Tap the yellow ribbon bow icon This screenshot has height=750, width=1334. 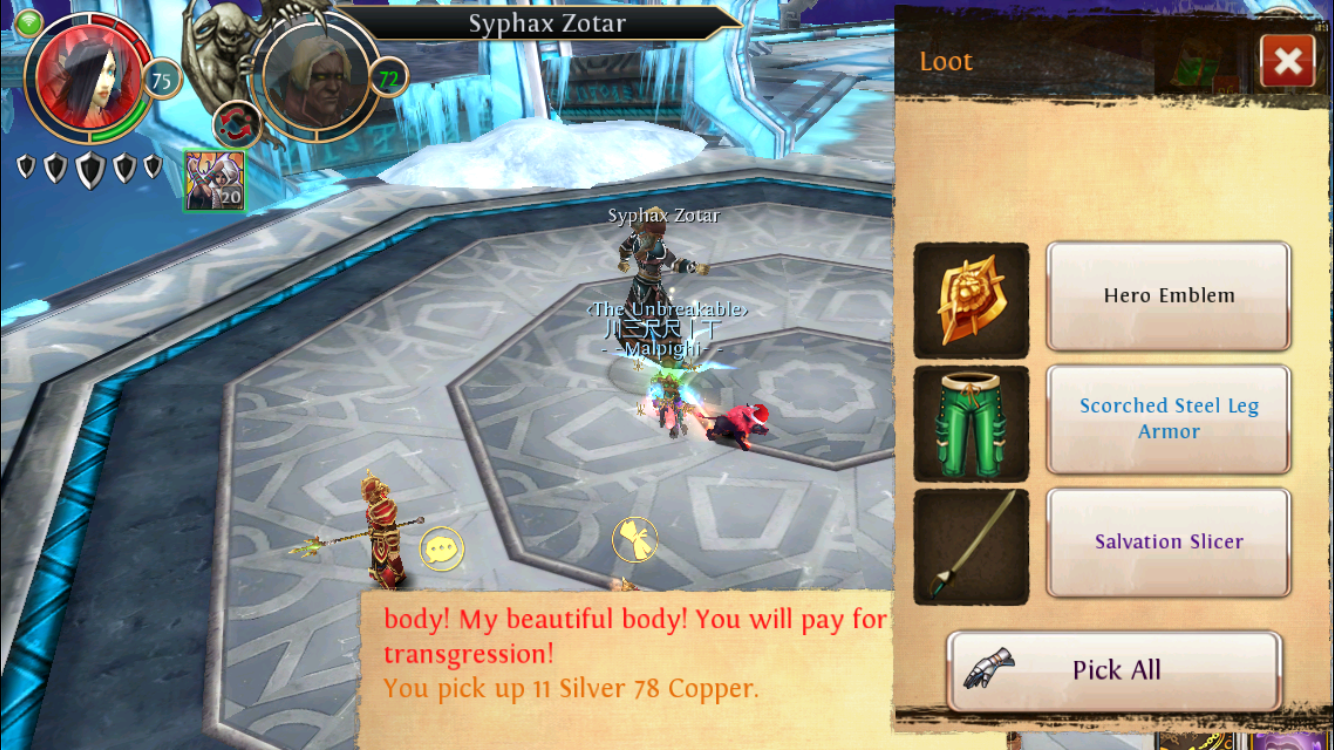pos(634,539)
